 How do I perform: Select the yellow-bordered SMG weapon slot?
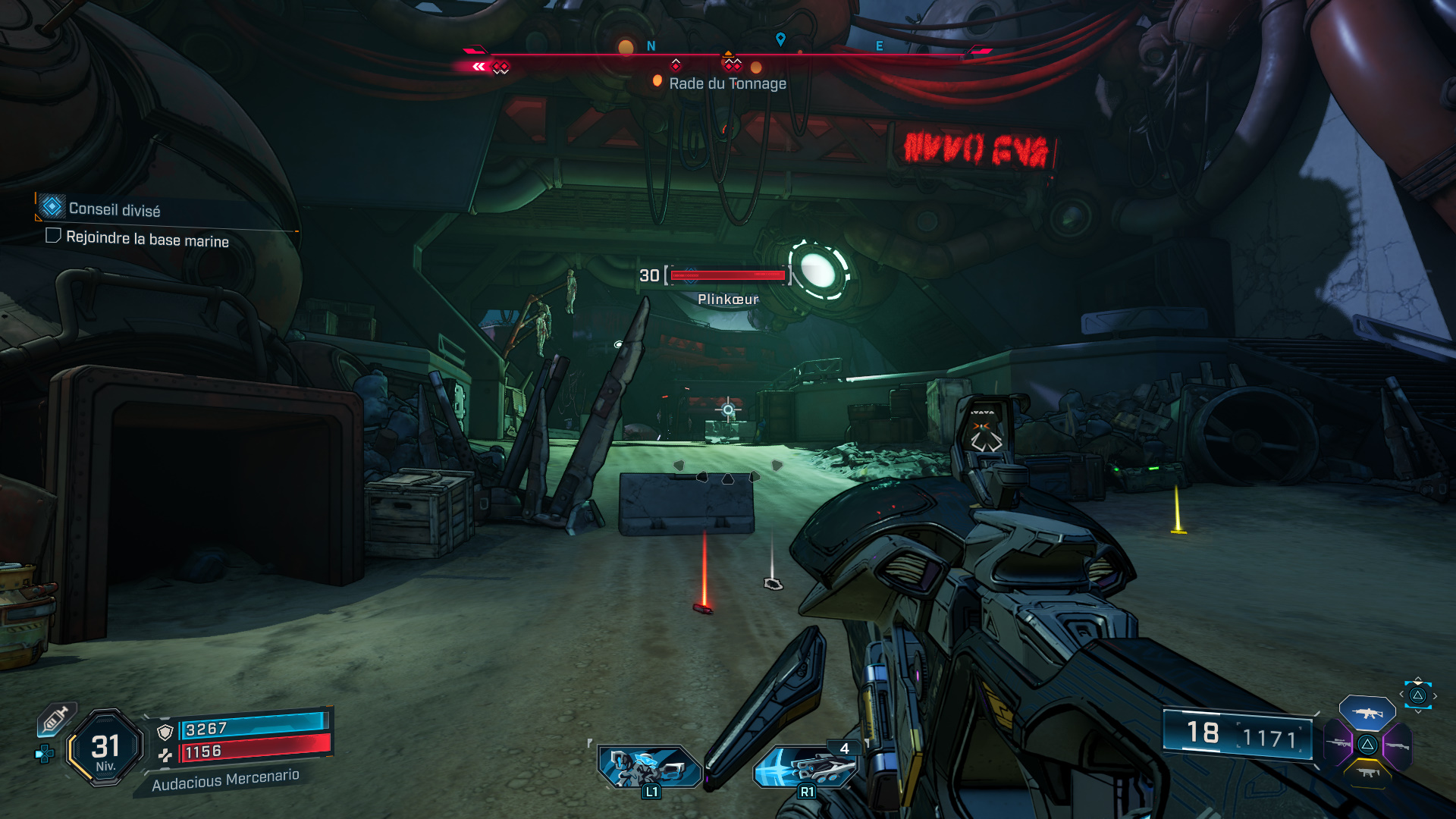pos(1367,773)
